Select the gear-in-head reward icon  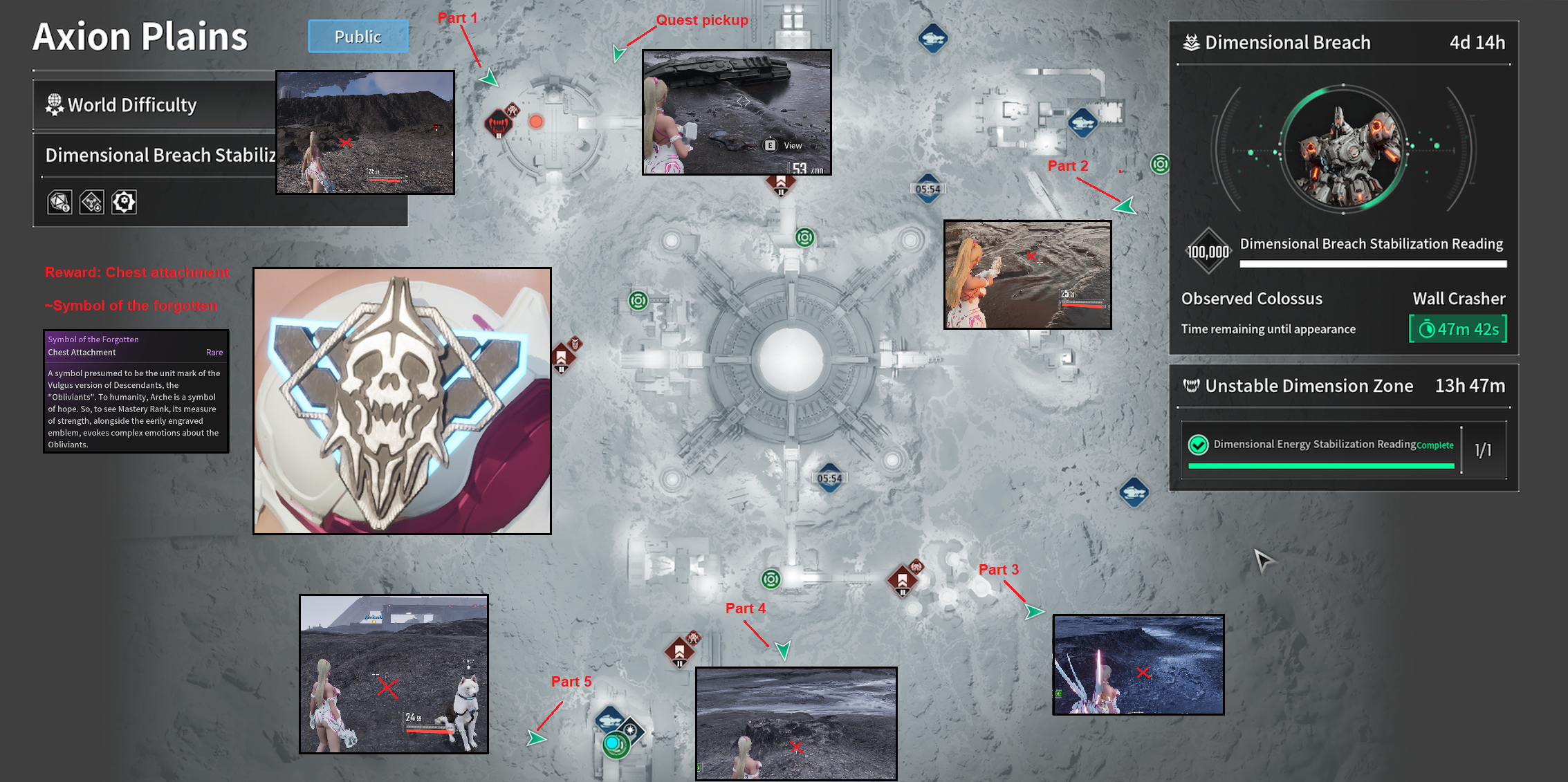point(124,202)
